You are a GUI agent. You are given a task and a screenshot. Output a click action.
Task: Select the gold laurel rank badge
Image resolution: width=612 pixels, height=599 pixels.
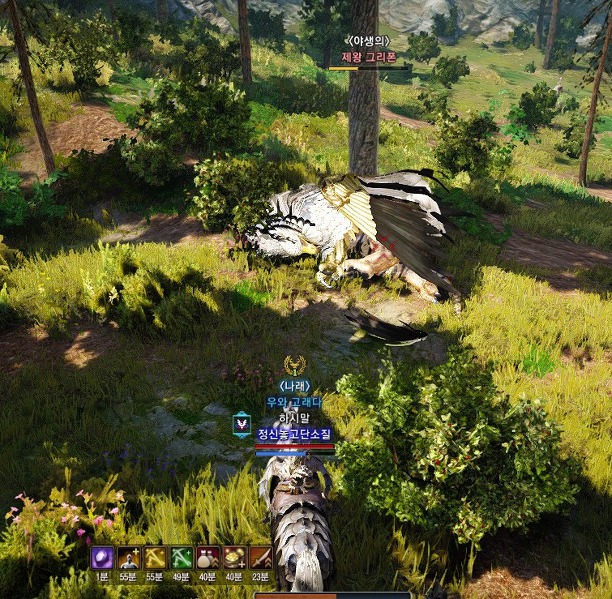pos(294,365)
